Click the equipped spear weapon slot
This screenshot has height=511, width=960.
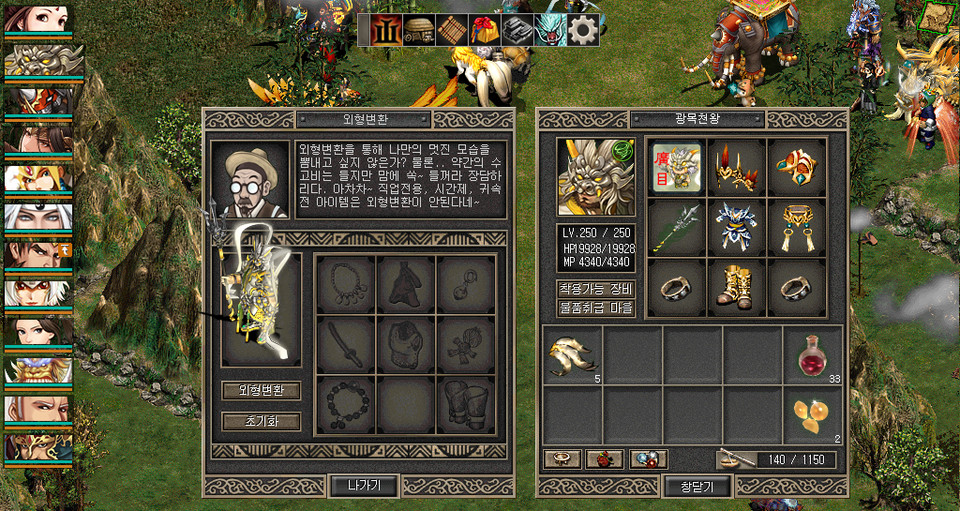point(677,228)
